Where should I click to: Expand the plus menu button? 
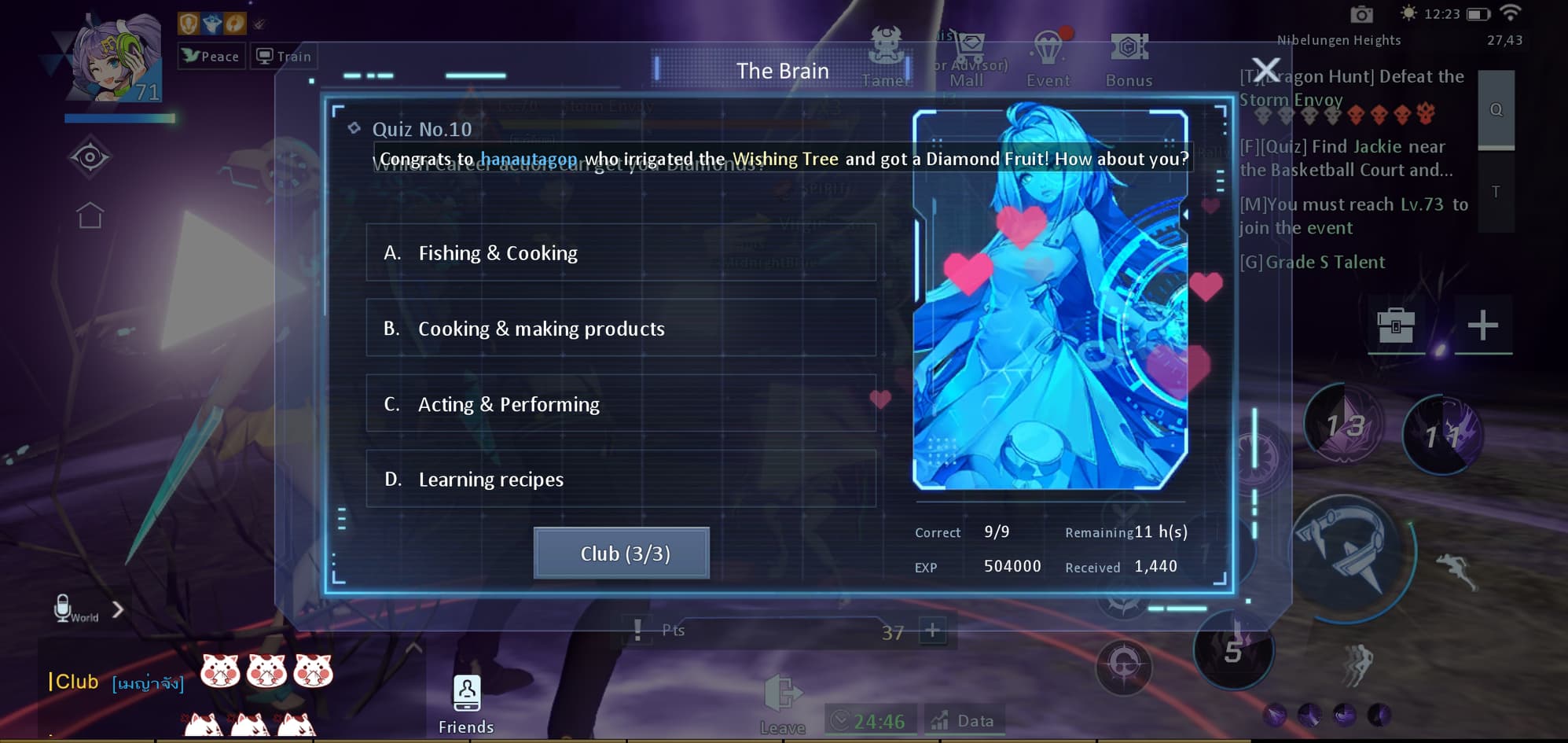pyautogui.click(x=1482, y=324)
